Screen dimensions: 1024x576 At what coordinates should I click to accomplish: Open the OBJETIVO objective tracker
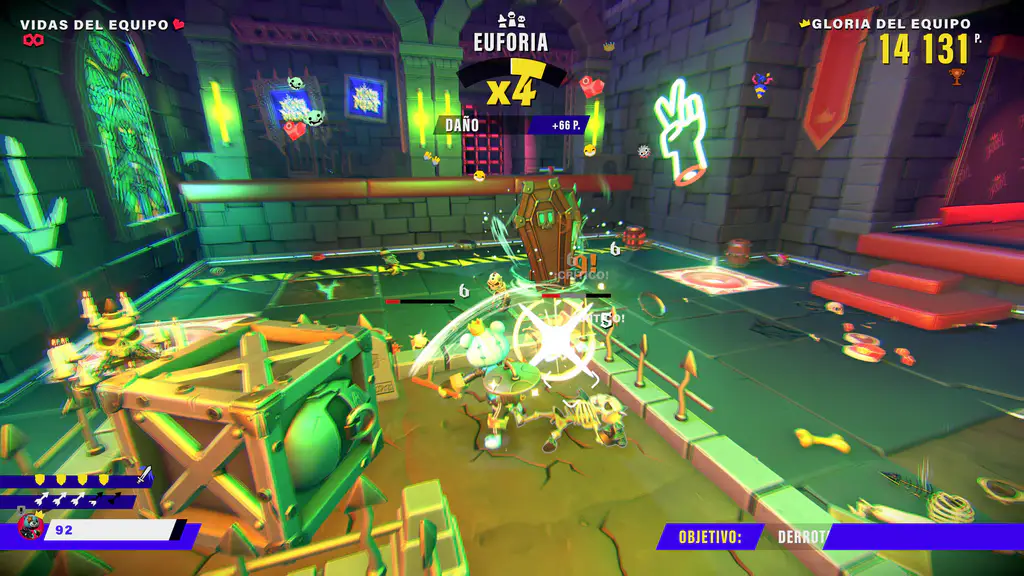710,537
